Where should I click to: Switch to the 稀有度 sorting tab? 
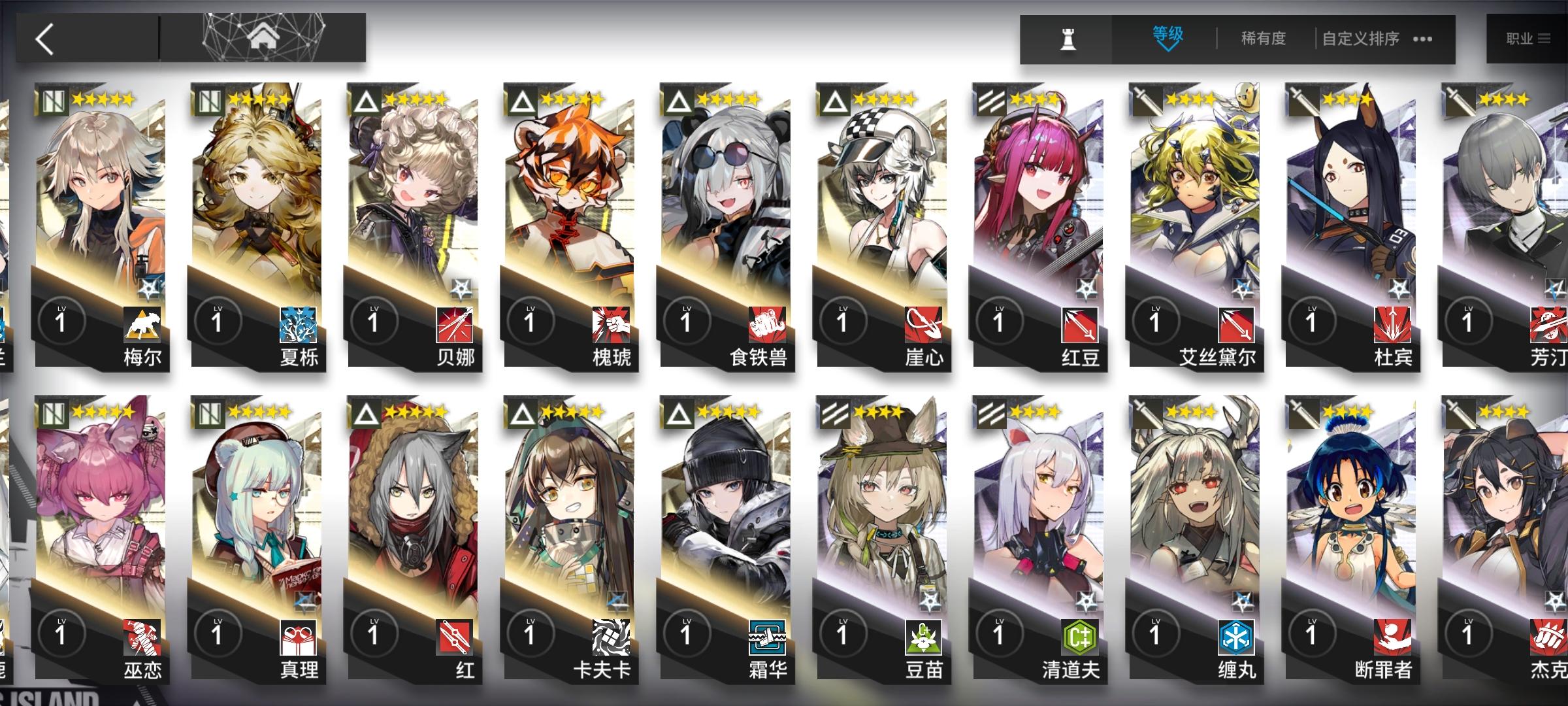(x=1261, y=39)
